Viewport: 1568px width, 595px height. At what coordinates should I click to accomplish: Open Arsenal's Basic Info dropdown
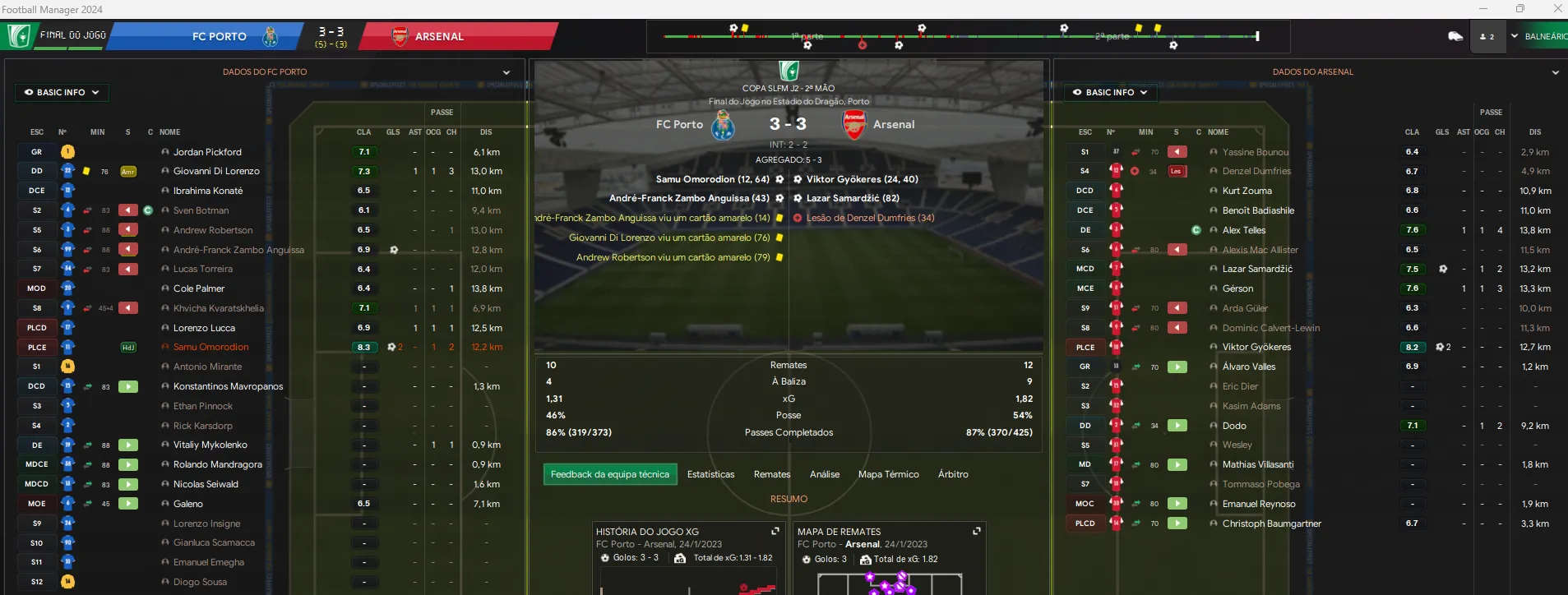tap(1109, 92)
